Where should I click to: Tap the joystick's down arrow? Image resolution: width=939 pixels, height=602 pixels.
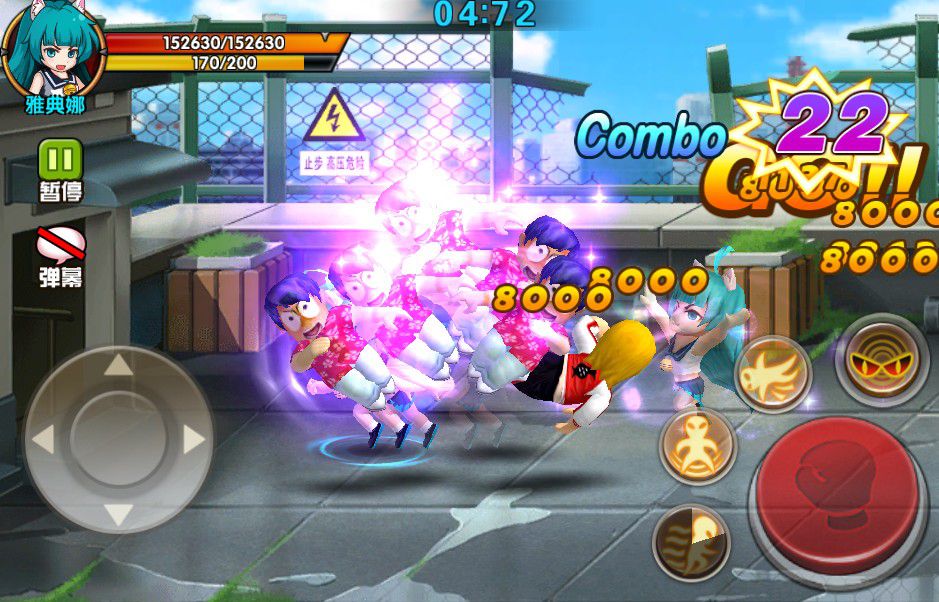[118, 514]
